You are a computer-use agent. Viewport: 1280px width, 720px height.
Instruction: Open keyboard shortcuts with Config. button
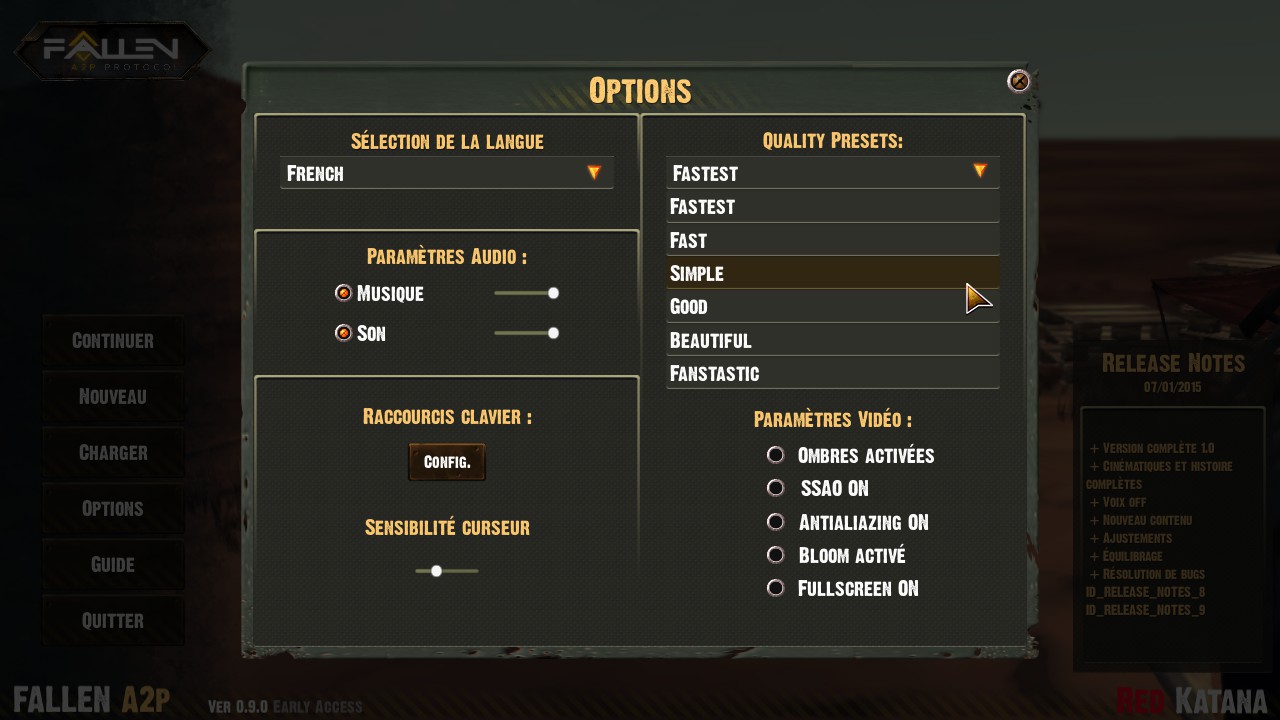[447, 462]
